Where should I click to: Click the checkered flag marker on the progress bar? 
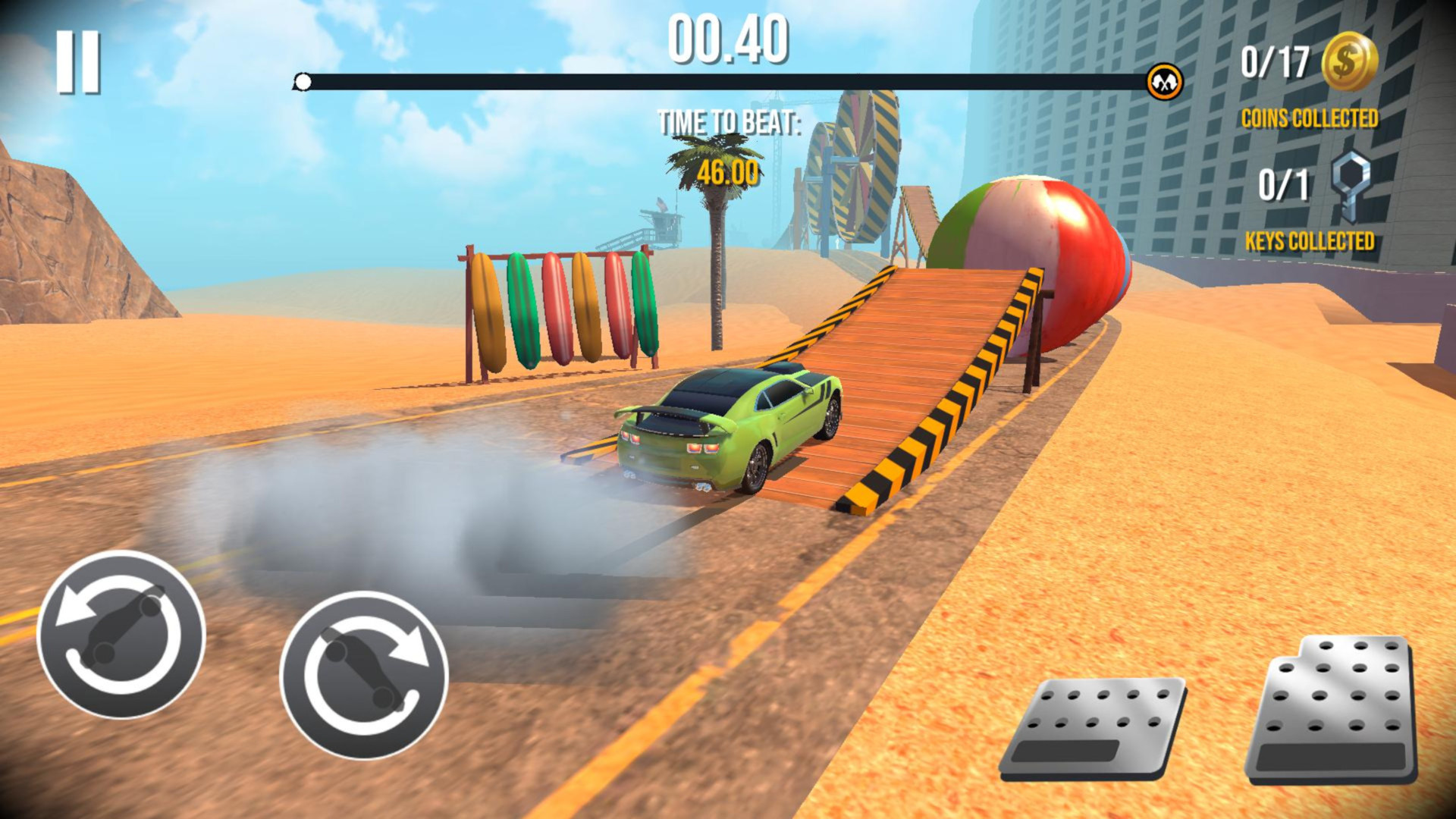pos(1164,80)
